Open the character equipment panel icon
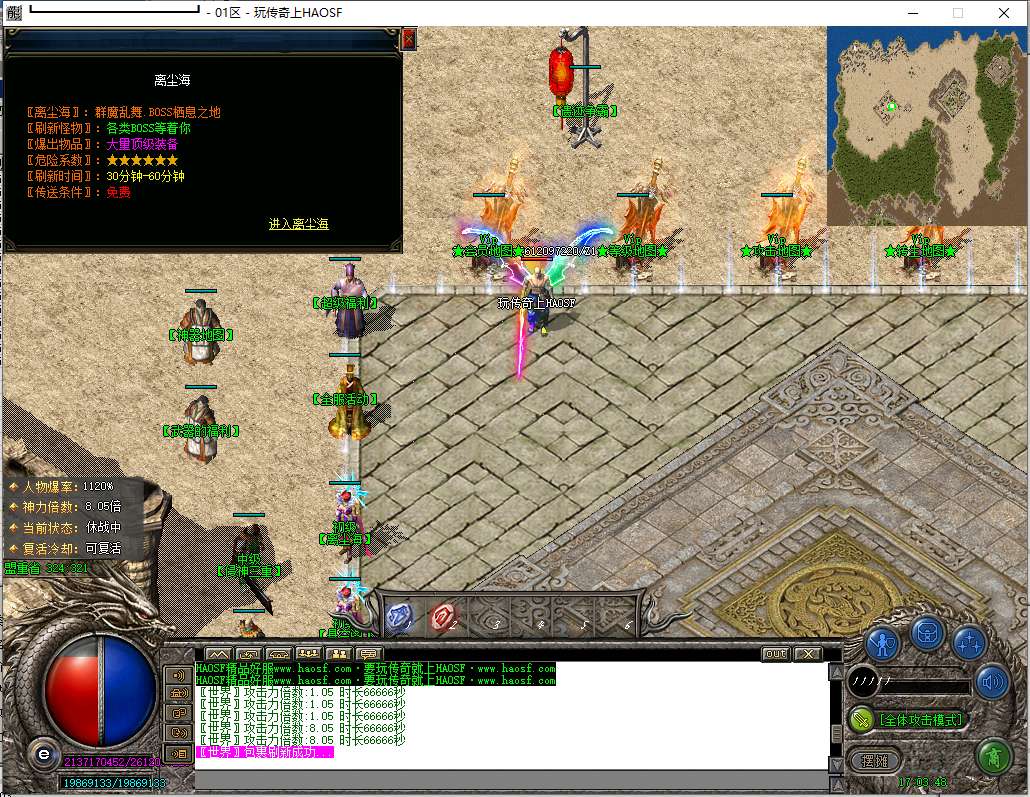 pos(884,642)
